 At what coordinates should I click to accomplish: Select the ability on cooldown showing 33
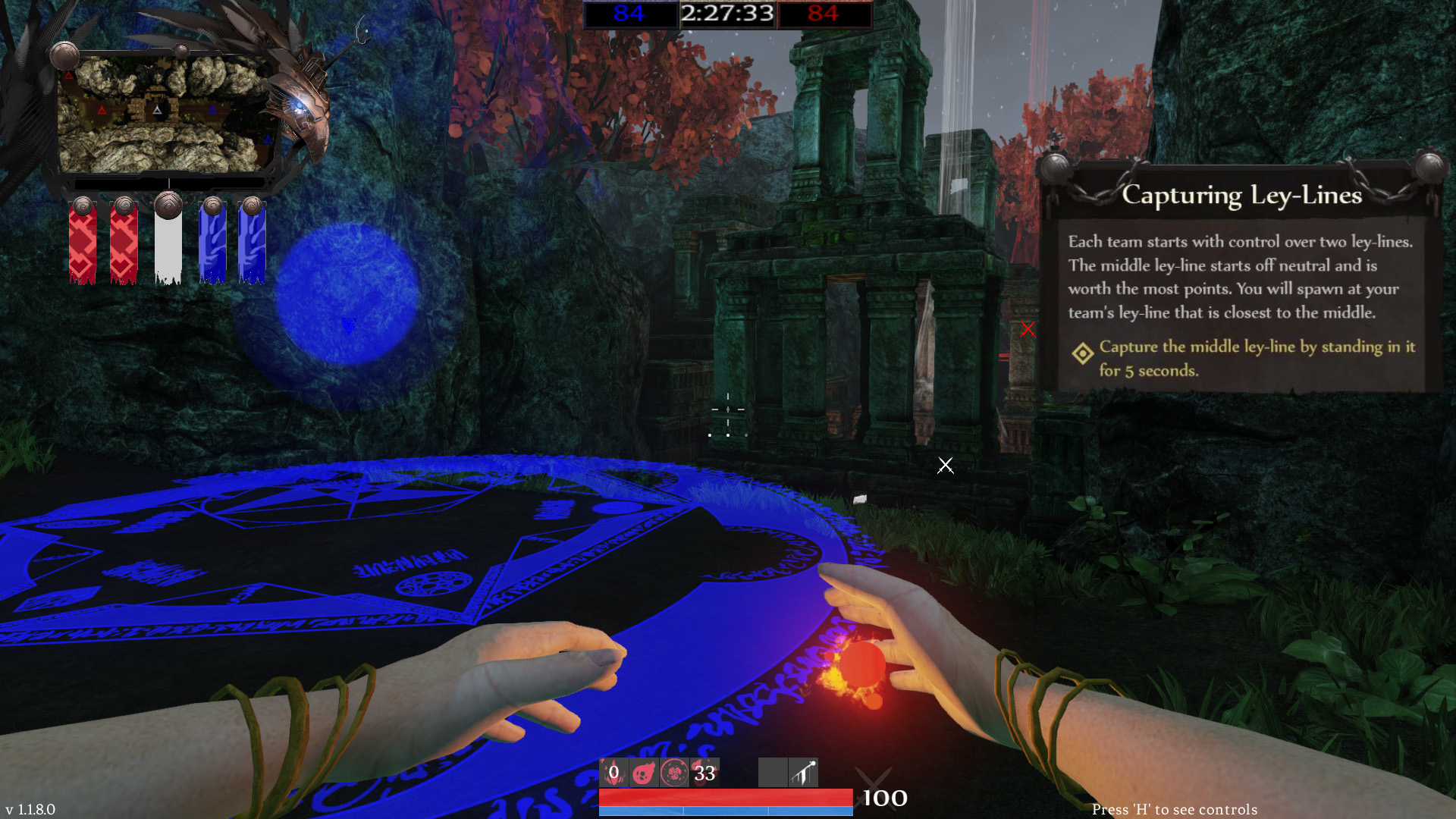pos(704,773)
